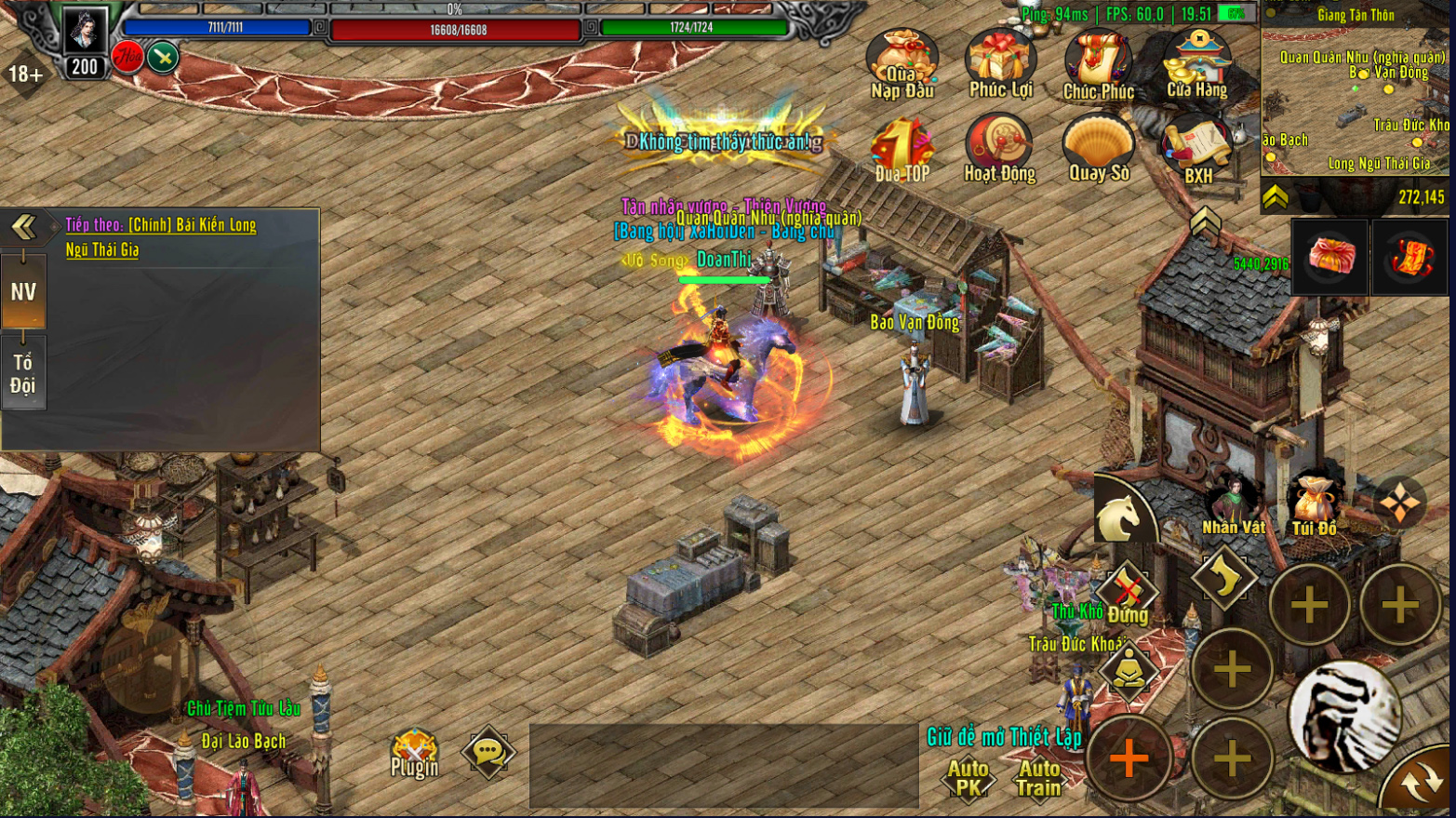Screen dimensions: 1456x818
Task: Toggle Auto Train mode
Action: coord(1038,777)
